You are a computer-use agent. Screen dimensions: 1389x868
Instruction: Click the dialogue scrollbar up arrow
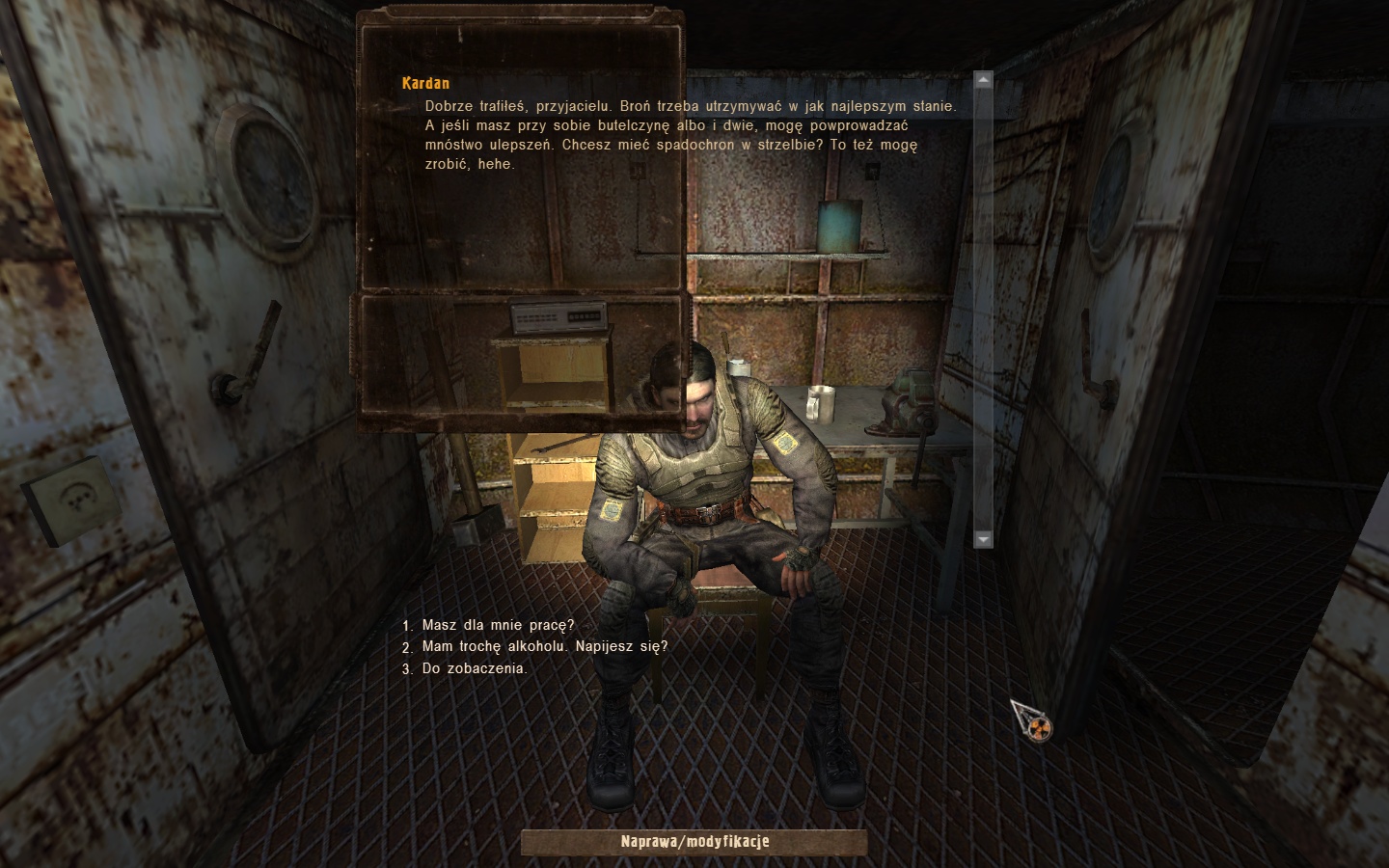(983, 80)
